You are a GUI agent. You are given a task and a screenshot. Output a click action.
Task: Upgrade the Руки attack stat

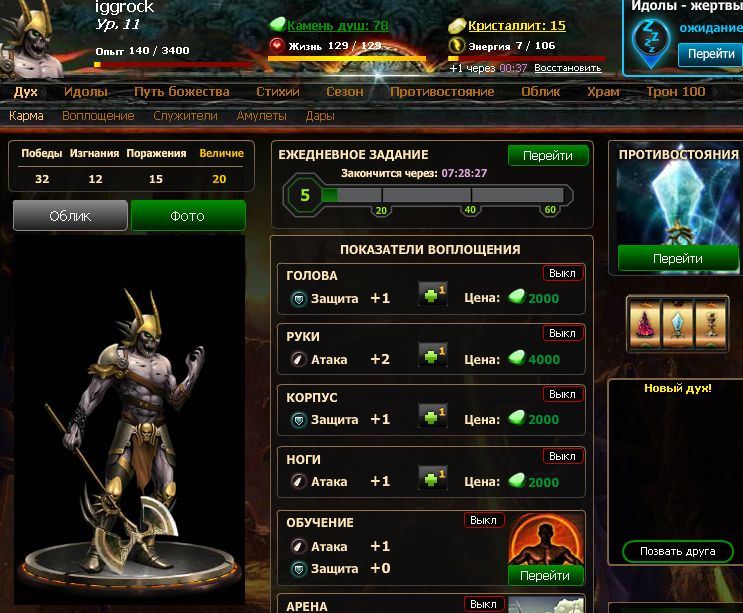[433, 359]
